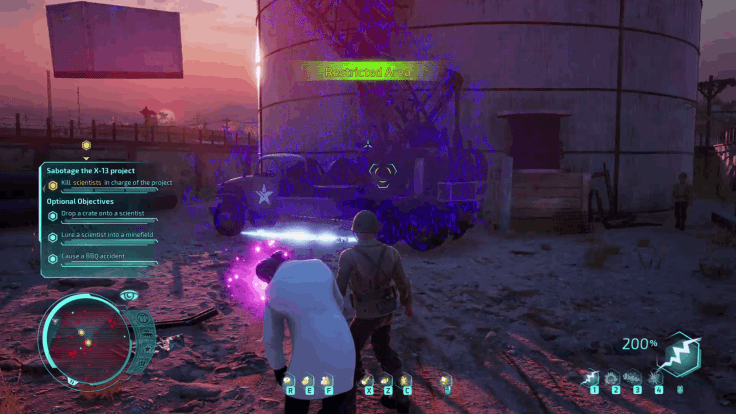Choose the weapon 3 cloud burst icon

pyautogui.click(x=634, y=378)
